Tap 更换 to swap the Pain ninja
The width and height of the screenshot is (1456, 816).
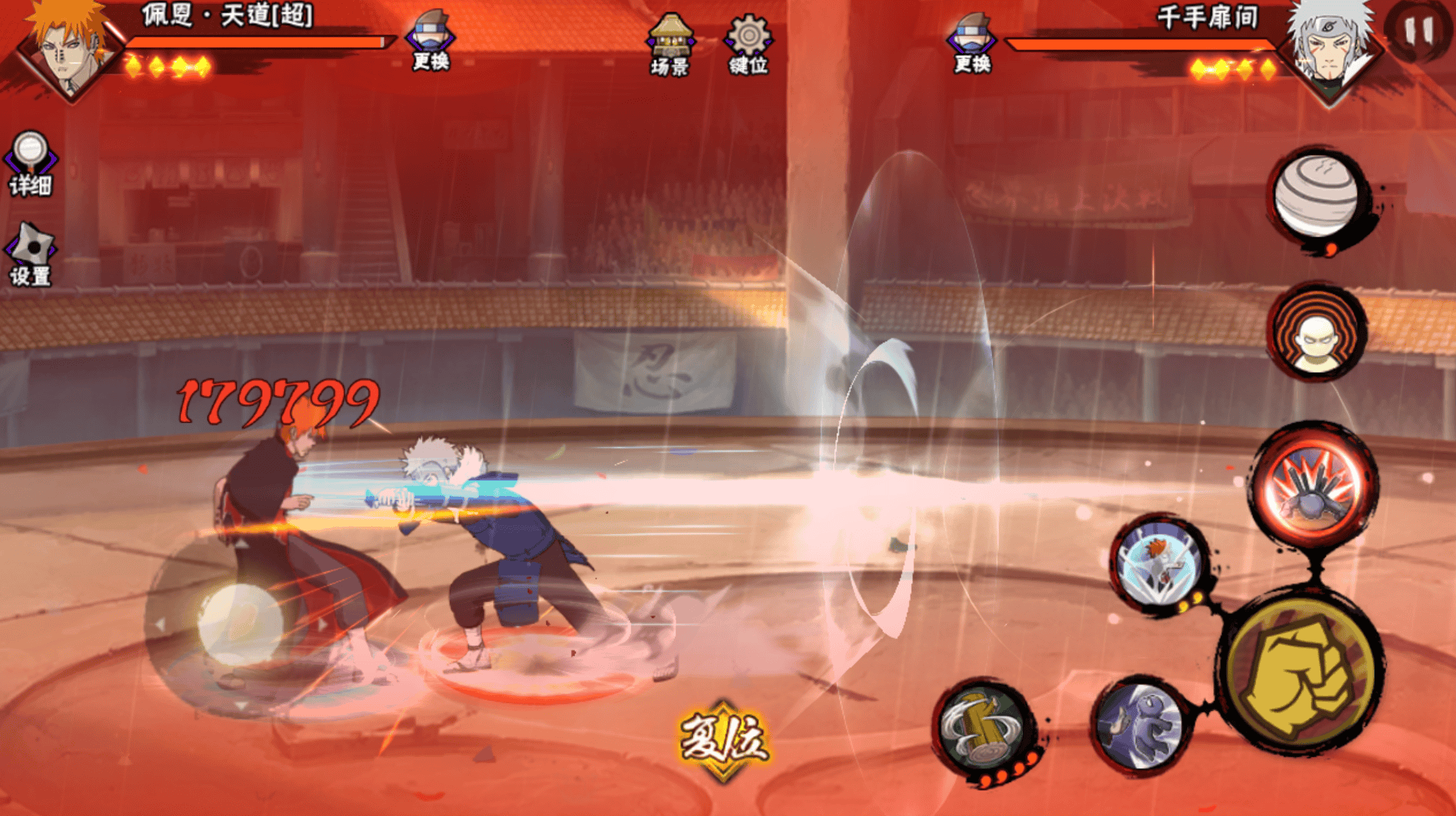[430, 41]
